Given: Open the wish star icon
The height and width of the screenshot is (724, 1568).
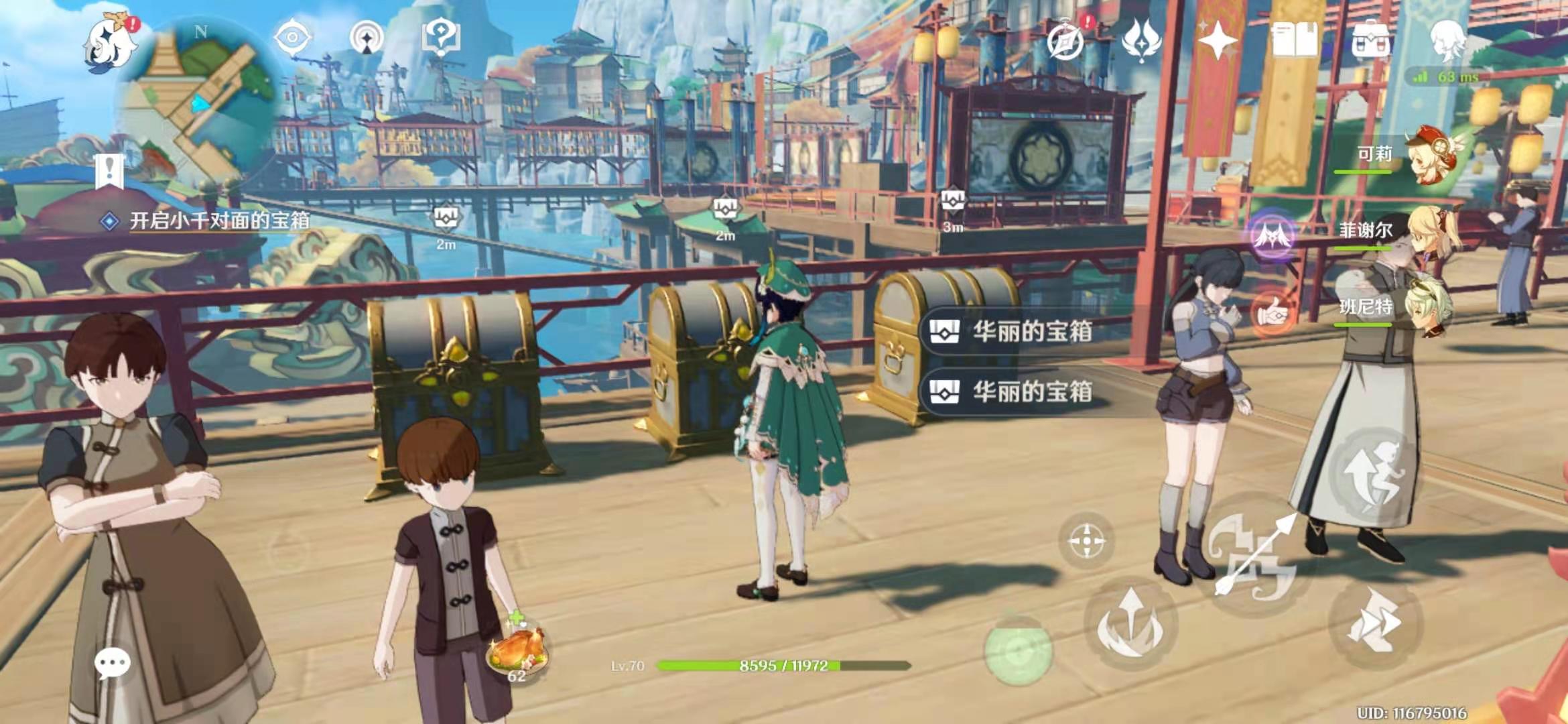Looking at the screenshot, I should pyautogui.click(x=1218, y=40).
